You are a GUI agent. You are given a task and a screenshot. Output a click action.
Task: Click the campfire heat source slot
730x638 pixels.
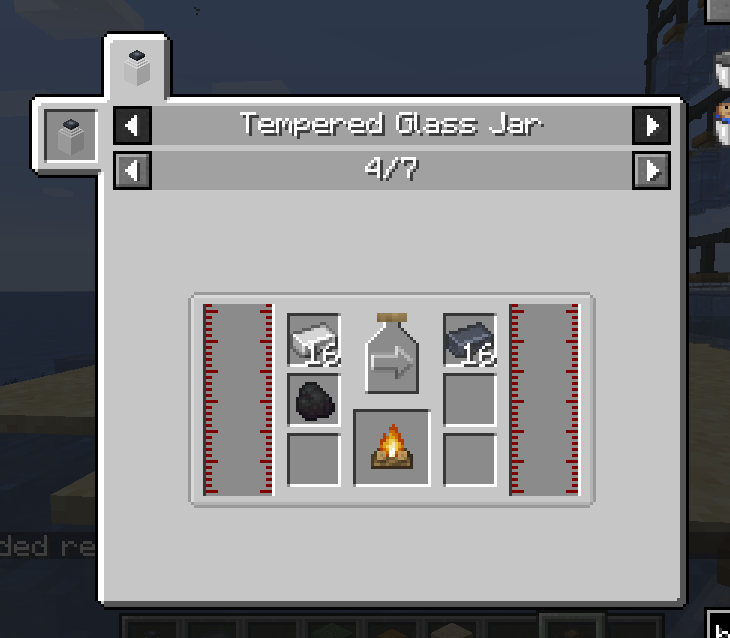(x=392, y=448)
